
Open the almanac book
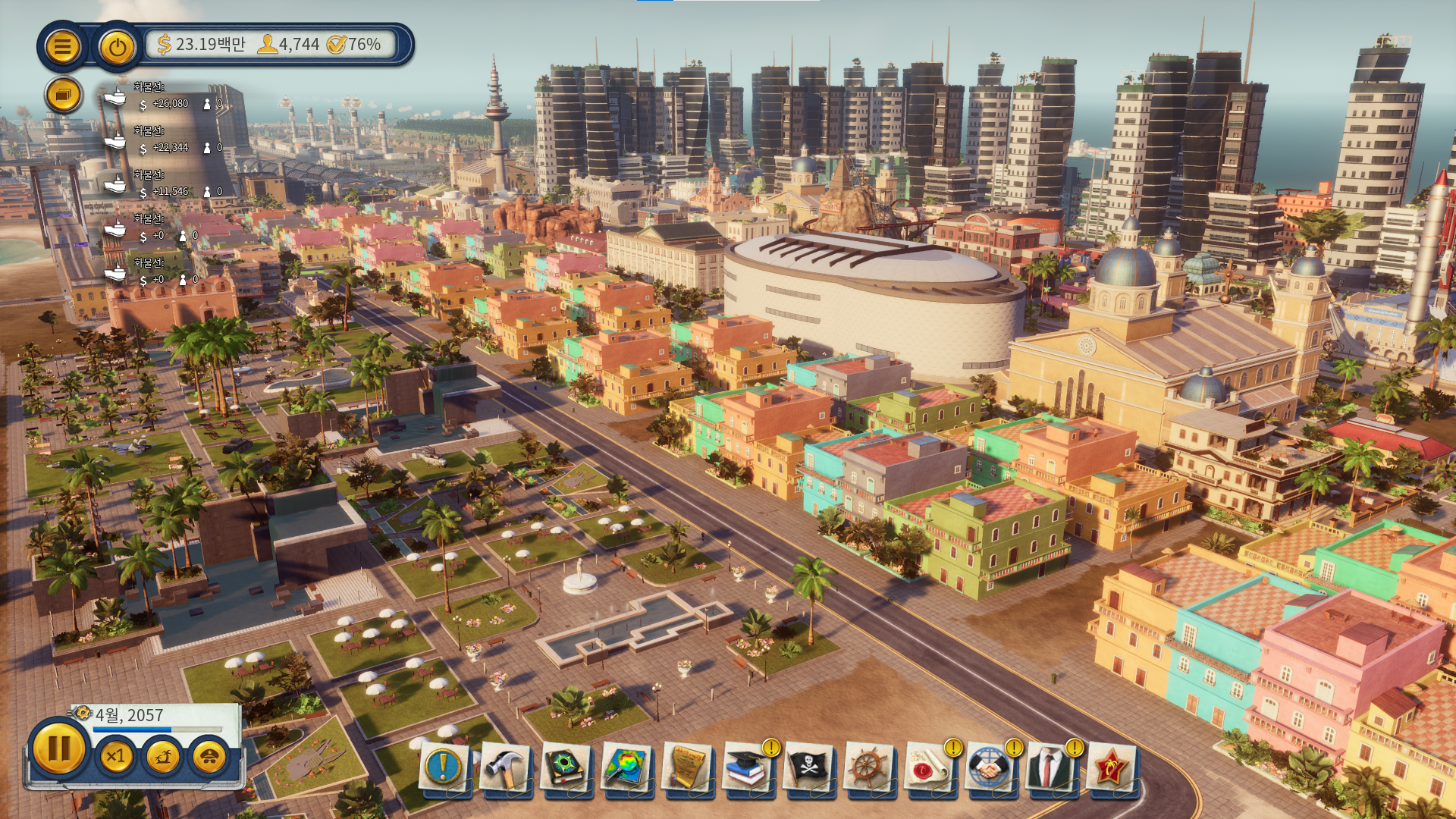pos(566,767)
